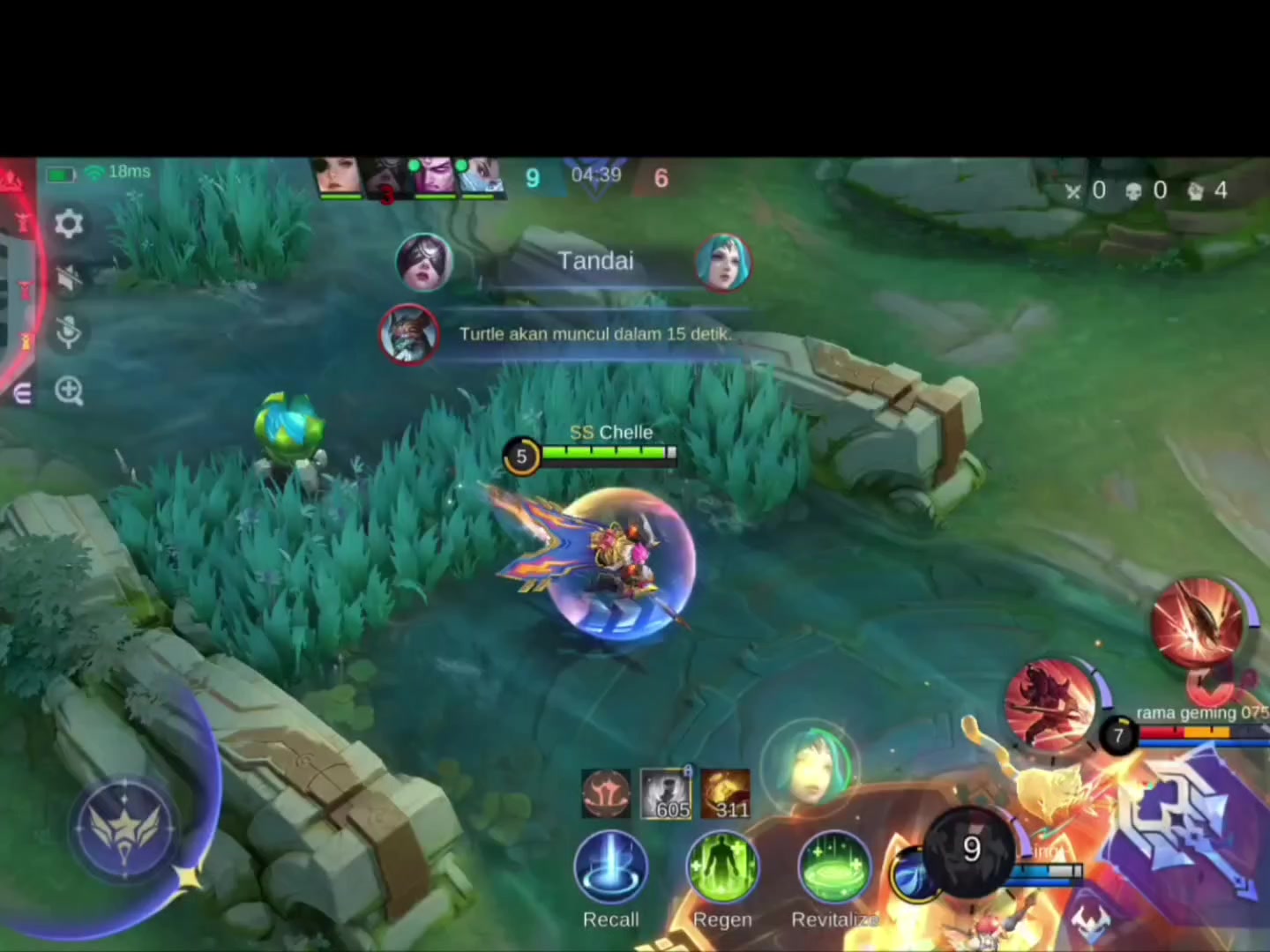
Task: Open the settings gear icon
Action: (x=69, y=223)
